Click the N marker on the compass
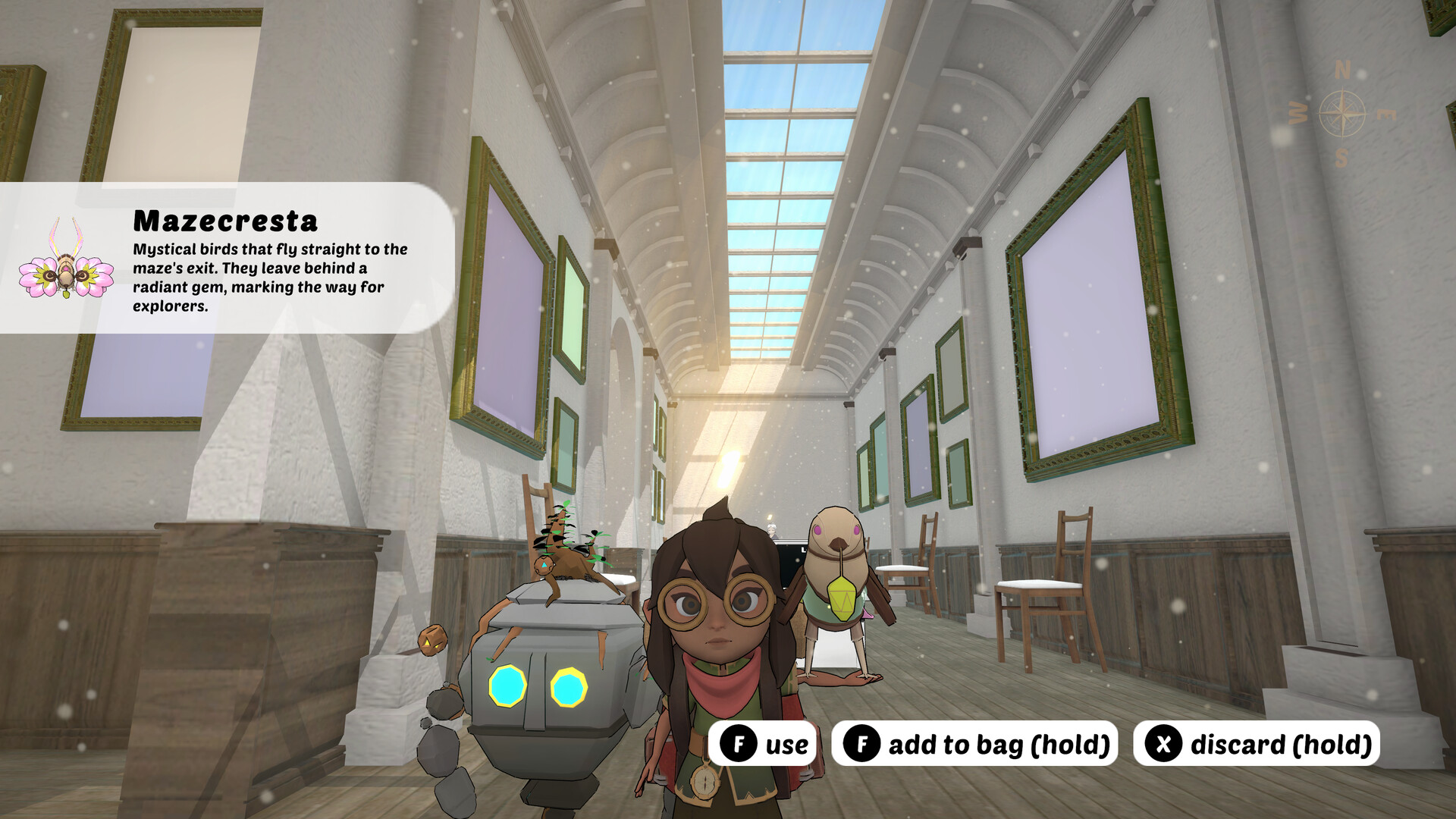Image resolution: width=1456 pixels, height=819 pixels. 1343,70
